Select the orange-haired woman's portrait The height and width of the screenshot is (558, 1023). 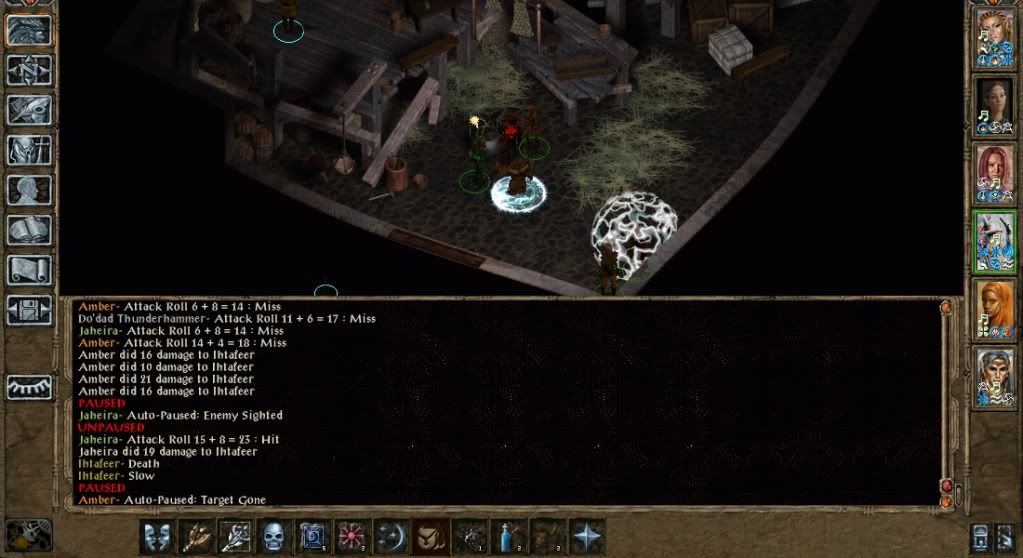tap(995, 309)
